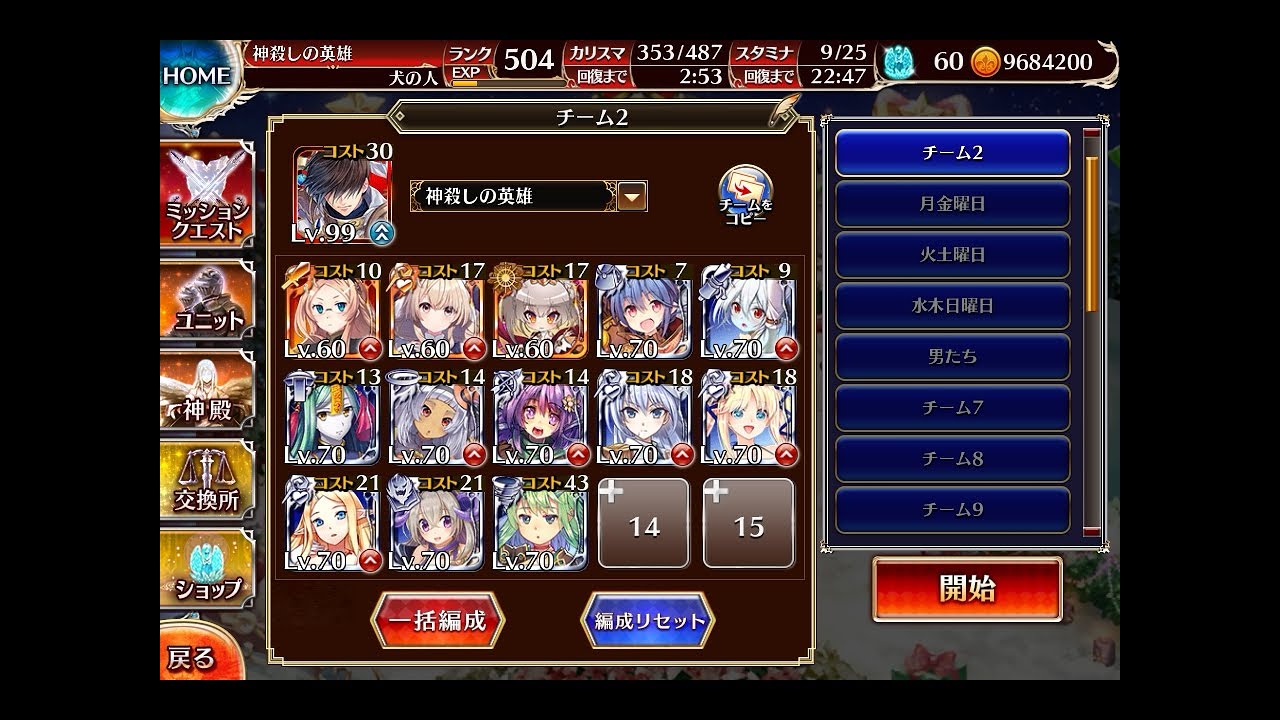Select the cost 43 green-haired unit
1280x720 pixels.
pyautogui.click(x=541, y=525)
